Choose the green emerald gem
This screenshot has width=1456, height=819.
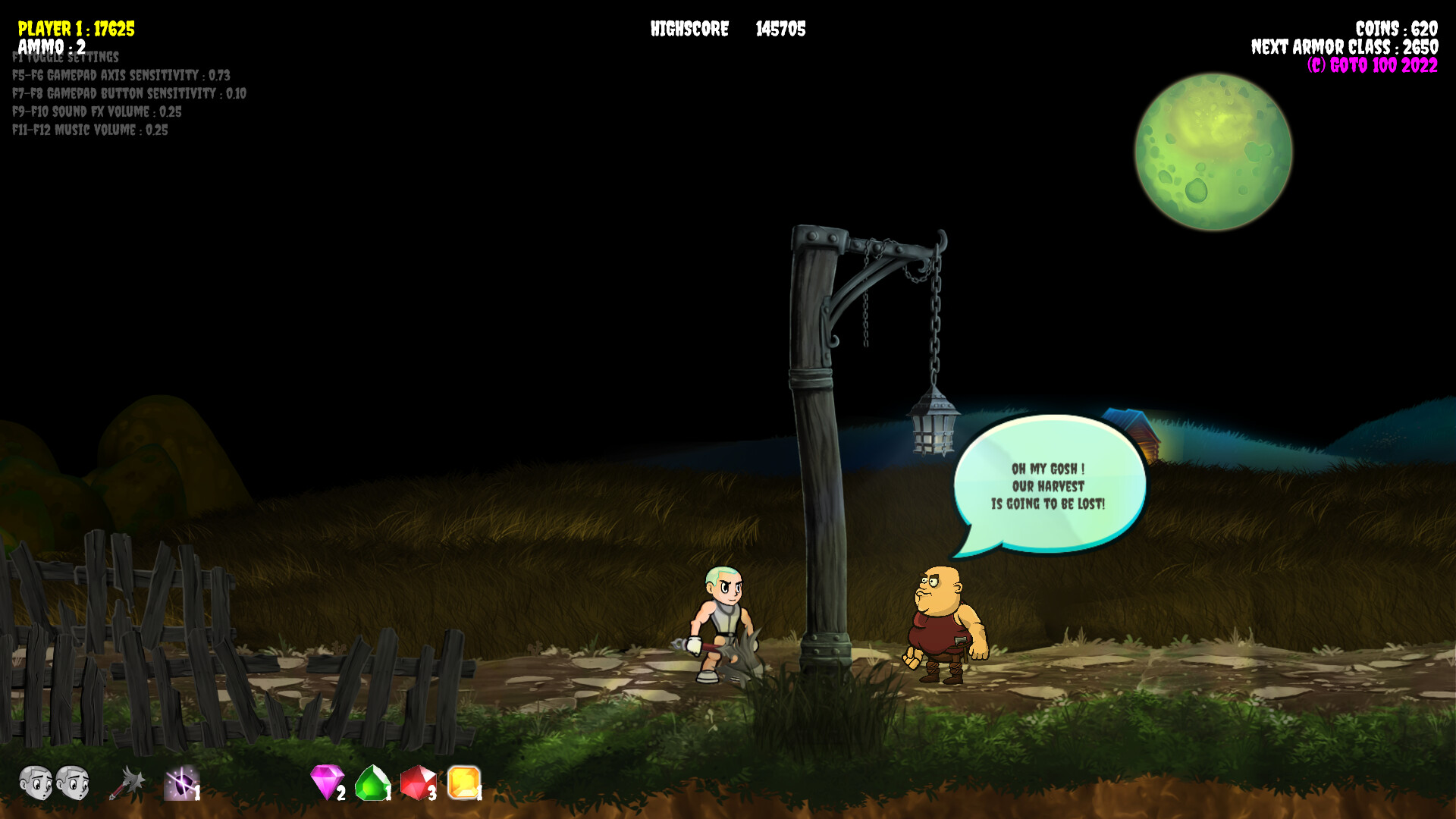point(372,783)
